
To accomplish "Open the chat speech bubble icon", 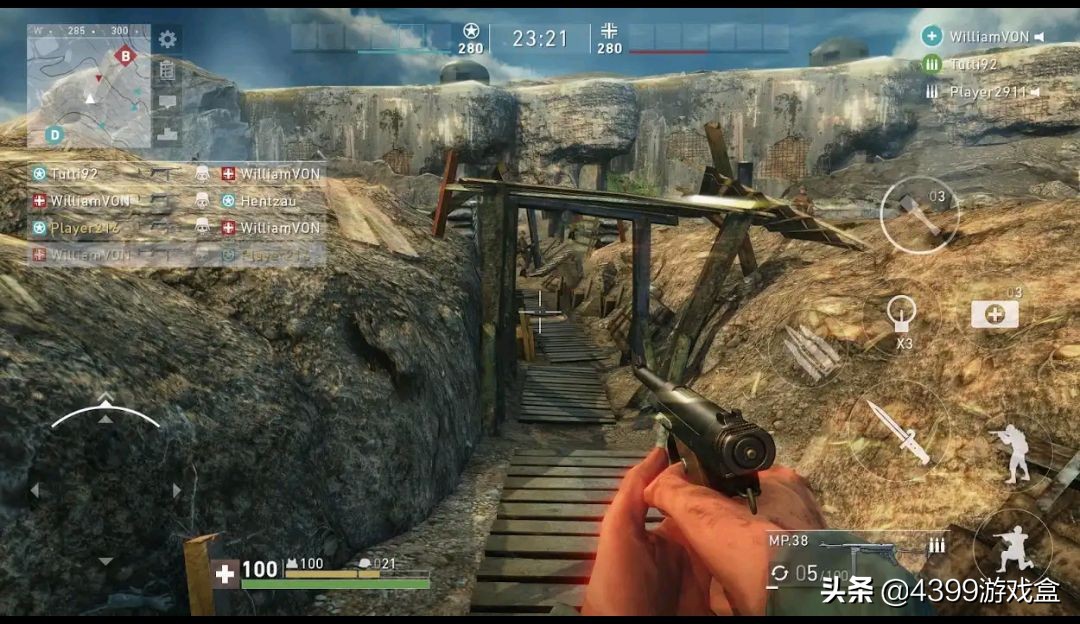I will click(x=167, y=101).
